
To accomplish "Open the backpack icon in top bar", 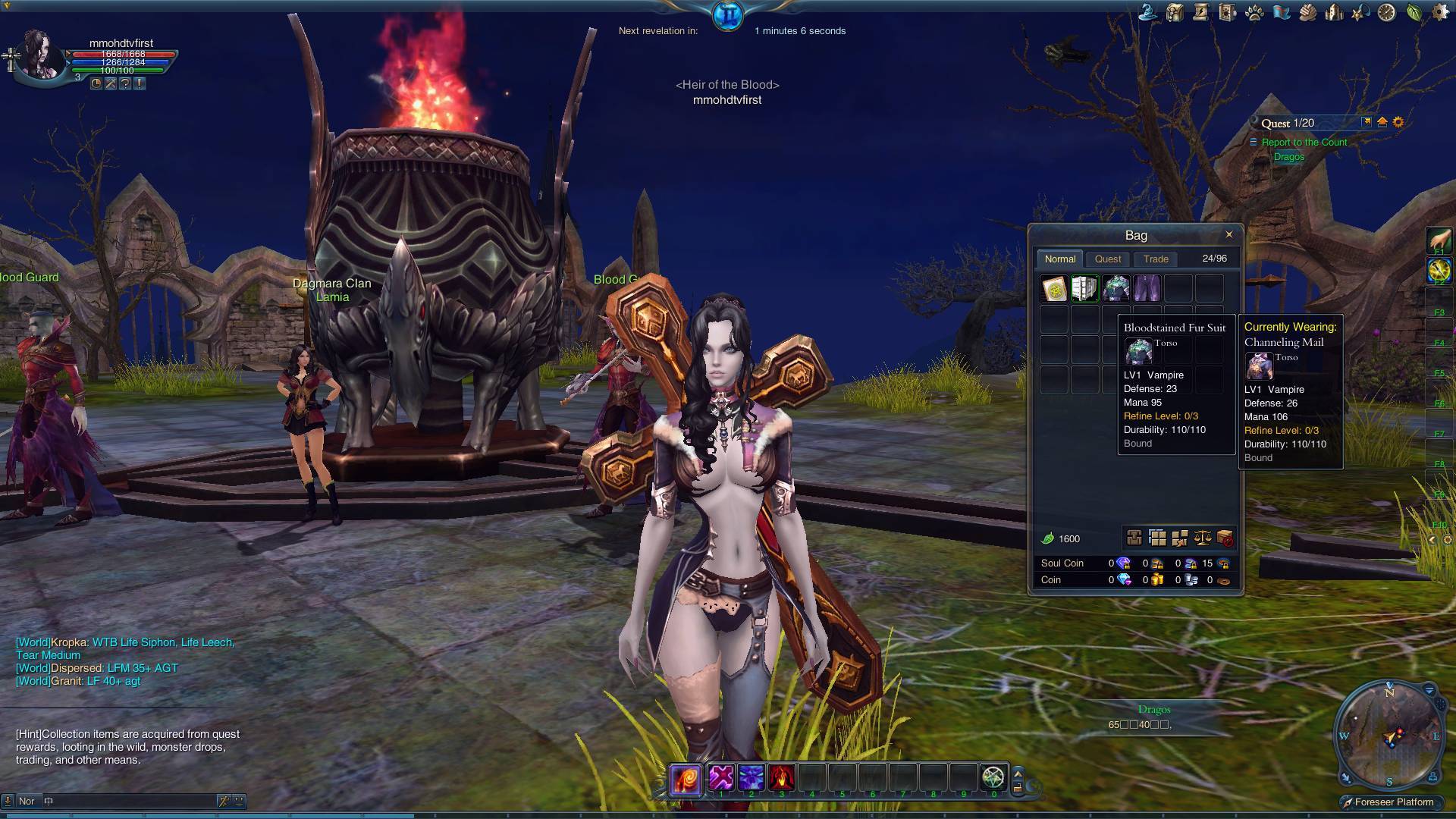I will tap(1175, 13).
